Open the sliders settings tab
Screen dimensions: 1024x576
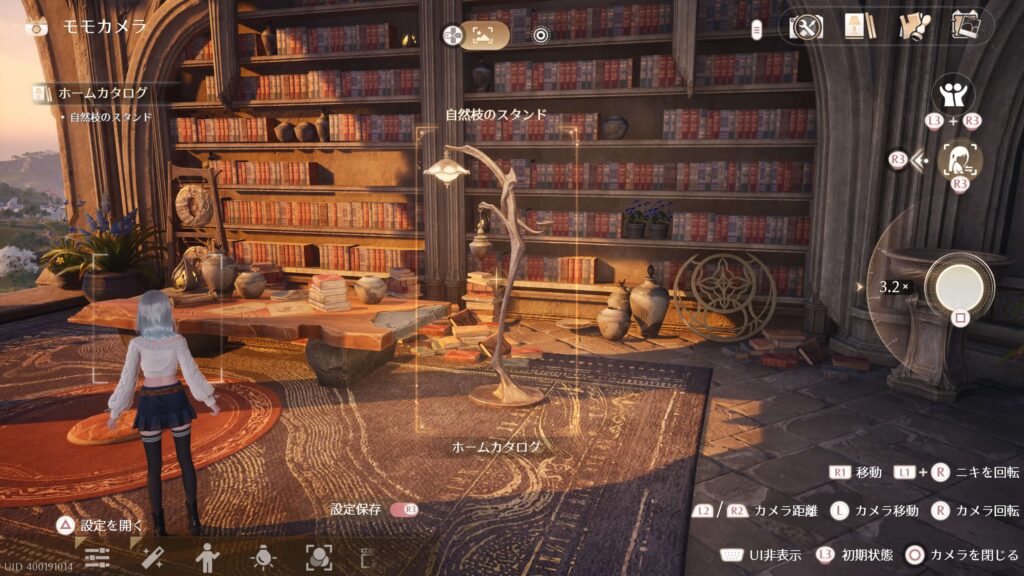coord(97,558)
